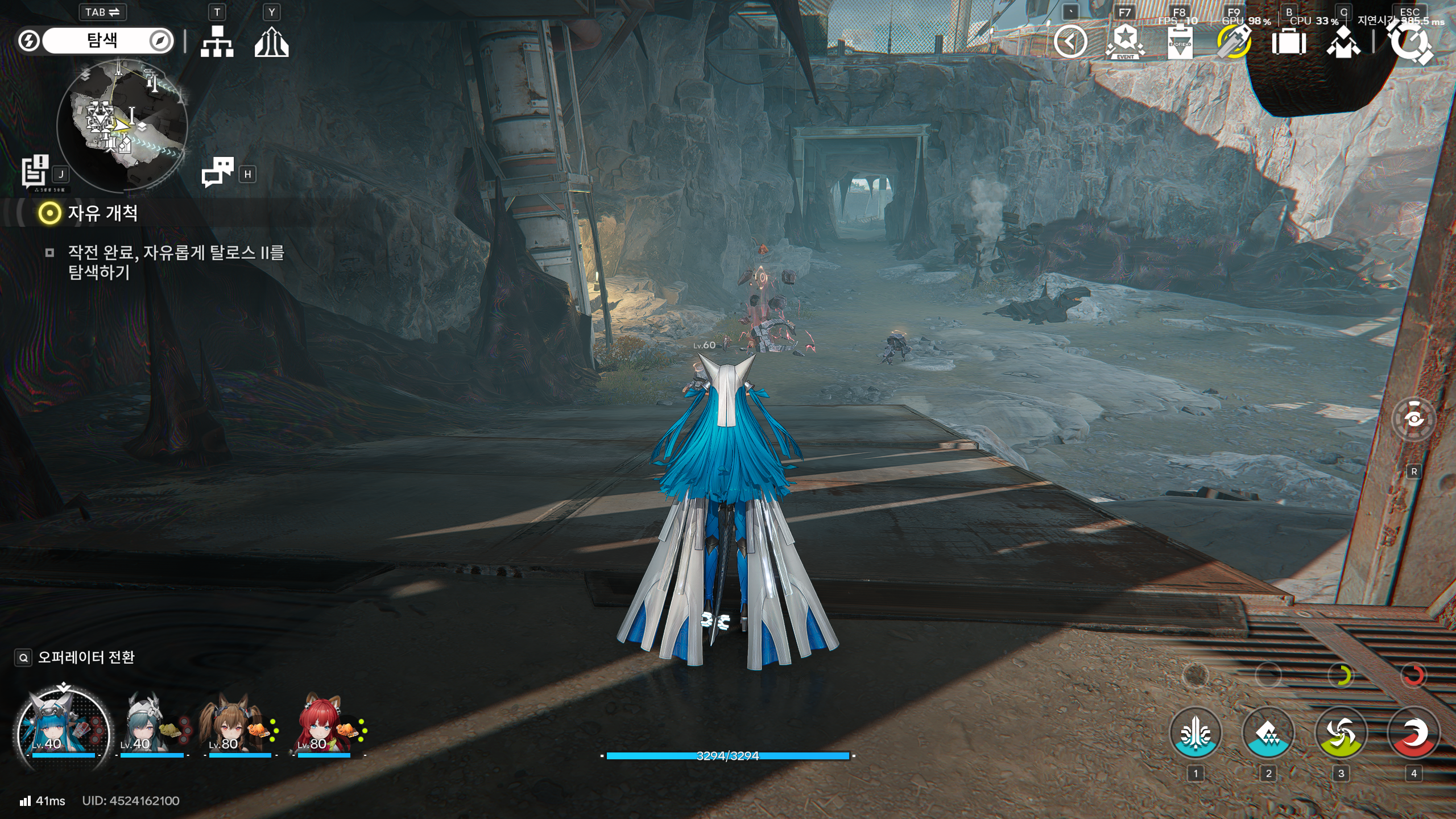Viewport: 1456px width, 819px height.
Task: Open the mission log document icon
Action: coord(35,171)
